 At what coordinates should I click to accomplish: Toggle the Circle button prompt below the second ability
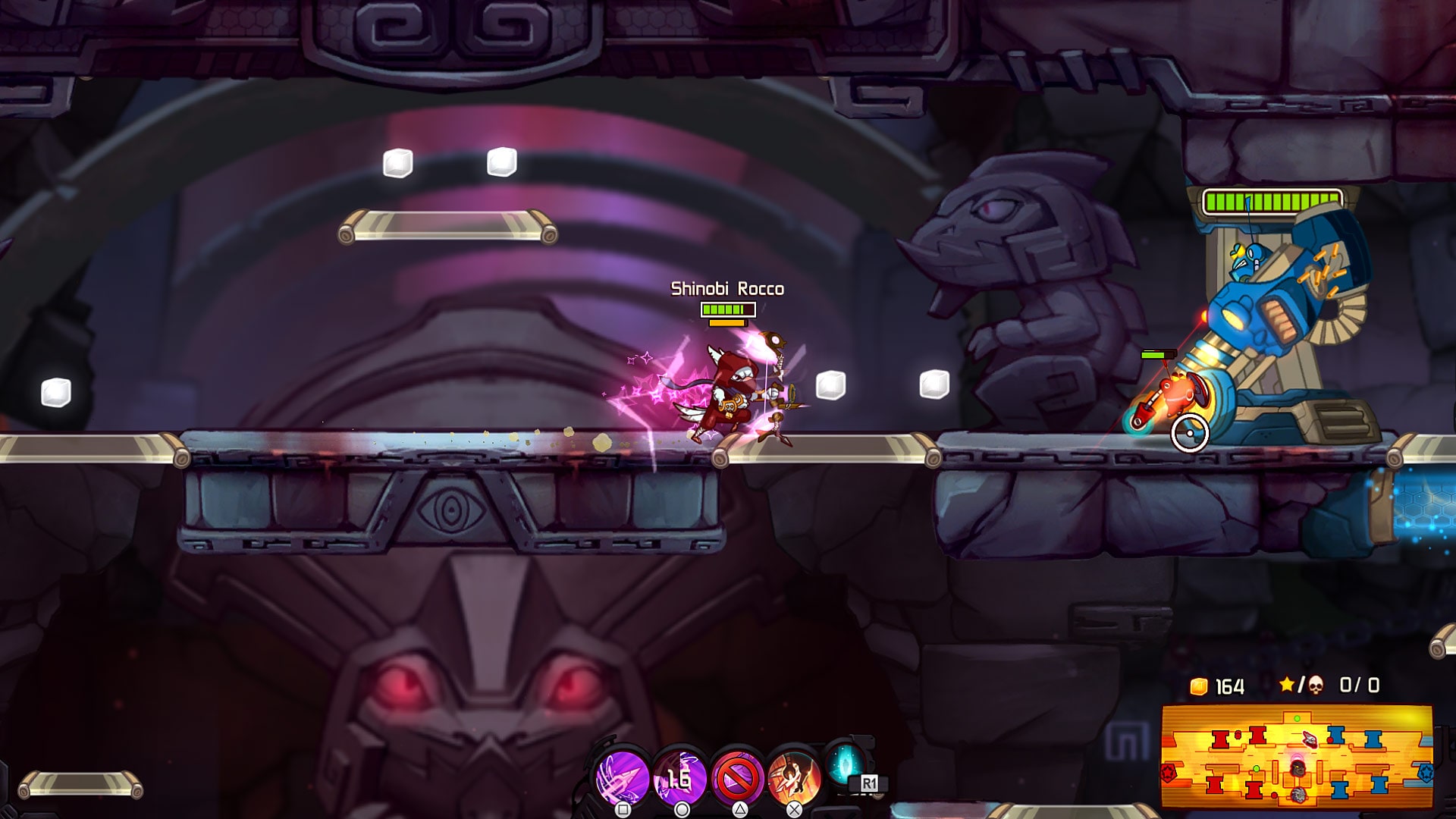pos(682,810)
